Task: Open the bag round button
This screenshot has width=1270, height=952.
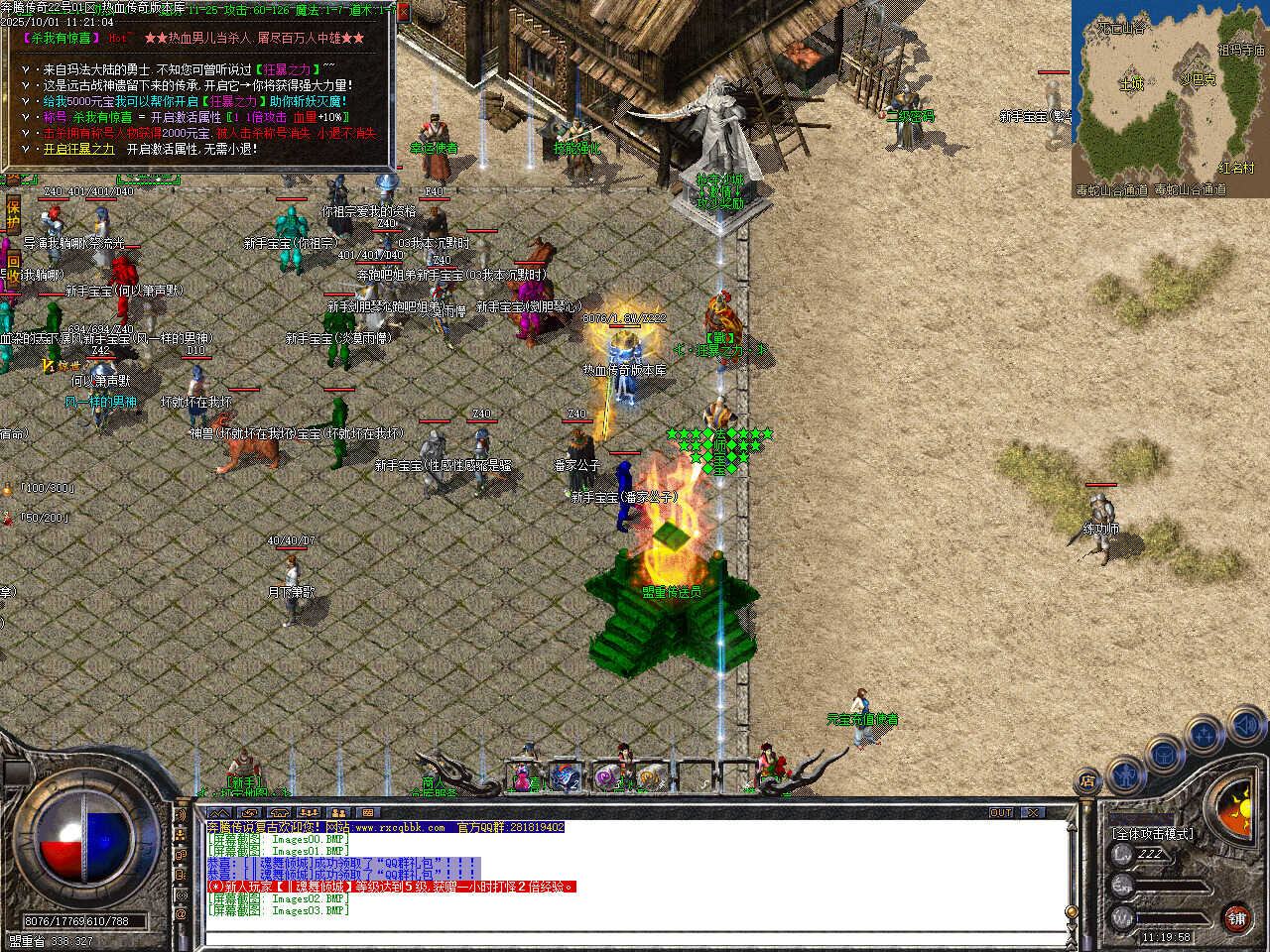Action: coord(1164,756)
